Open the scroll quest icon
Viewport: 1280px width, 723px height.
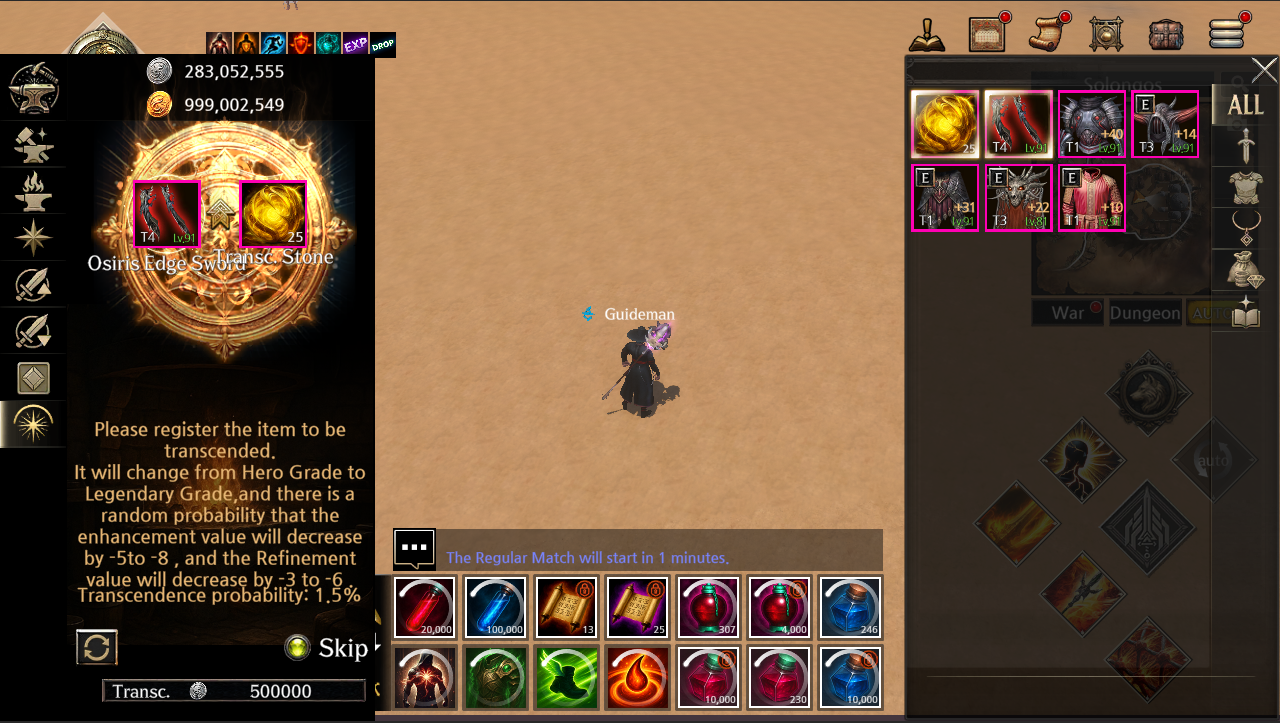point(1047,34)
